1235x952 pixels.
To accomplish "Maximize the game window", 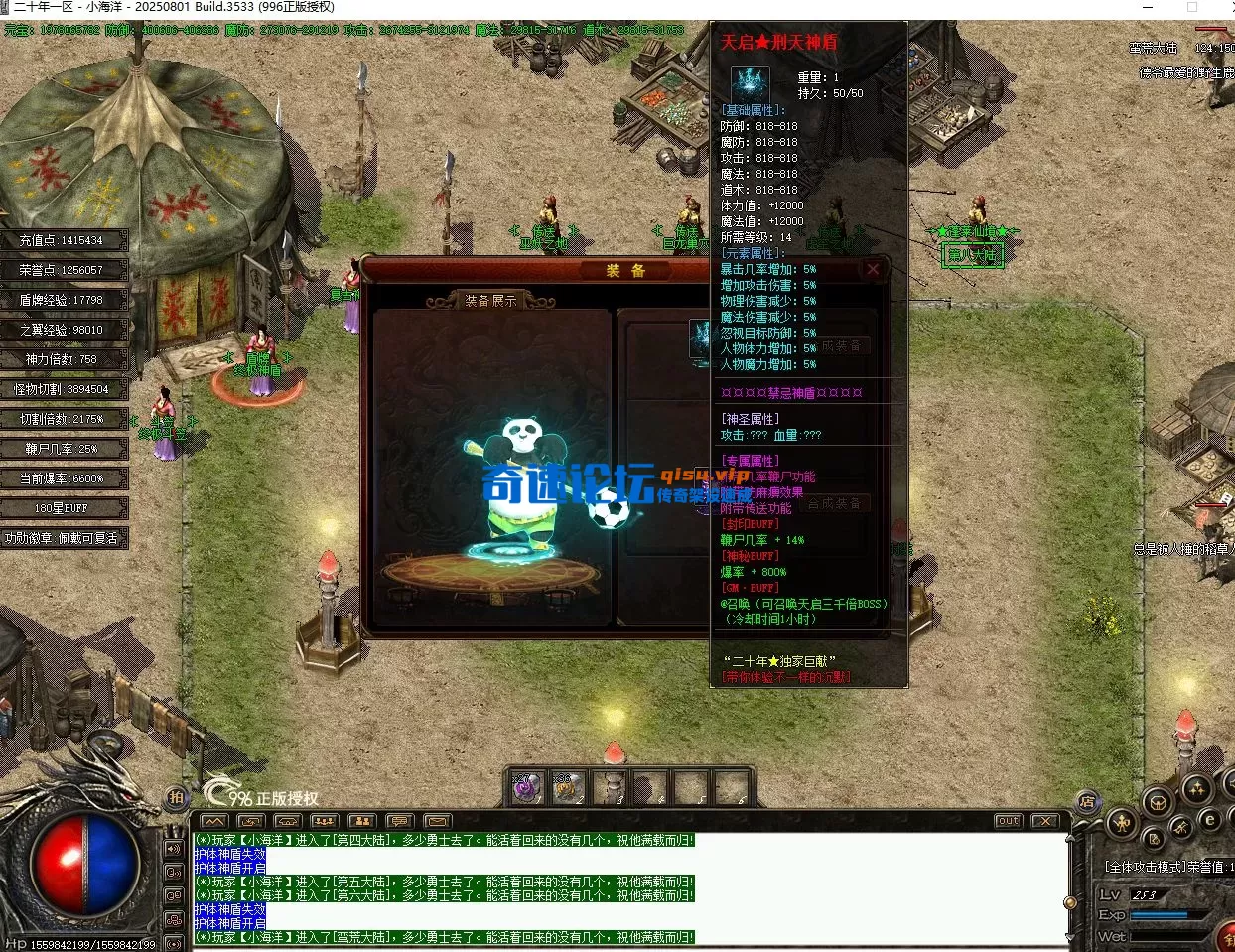I will tap(1192, 8).
